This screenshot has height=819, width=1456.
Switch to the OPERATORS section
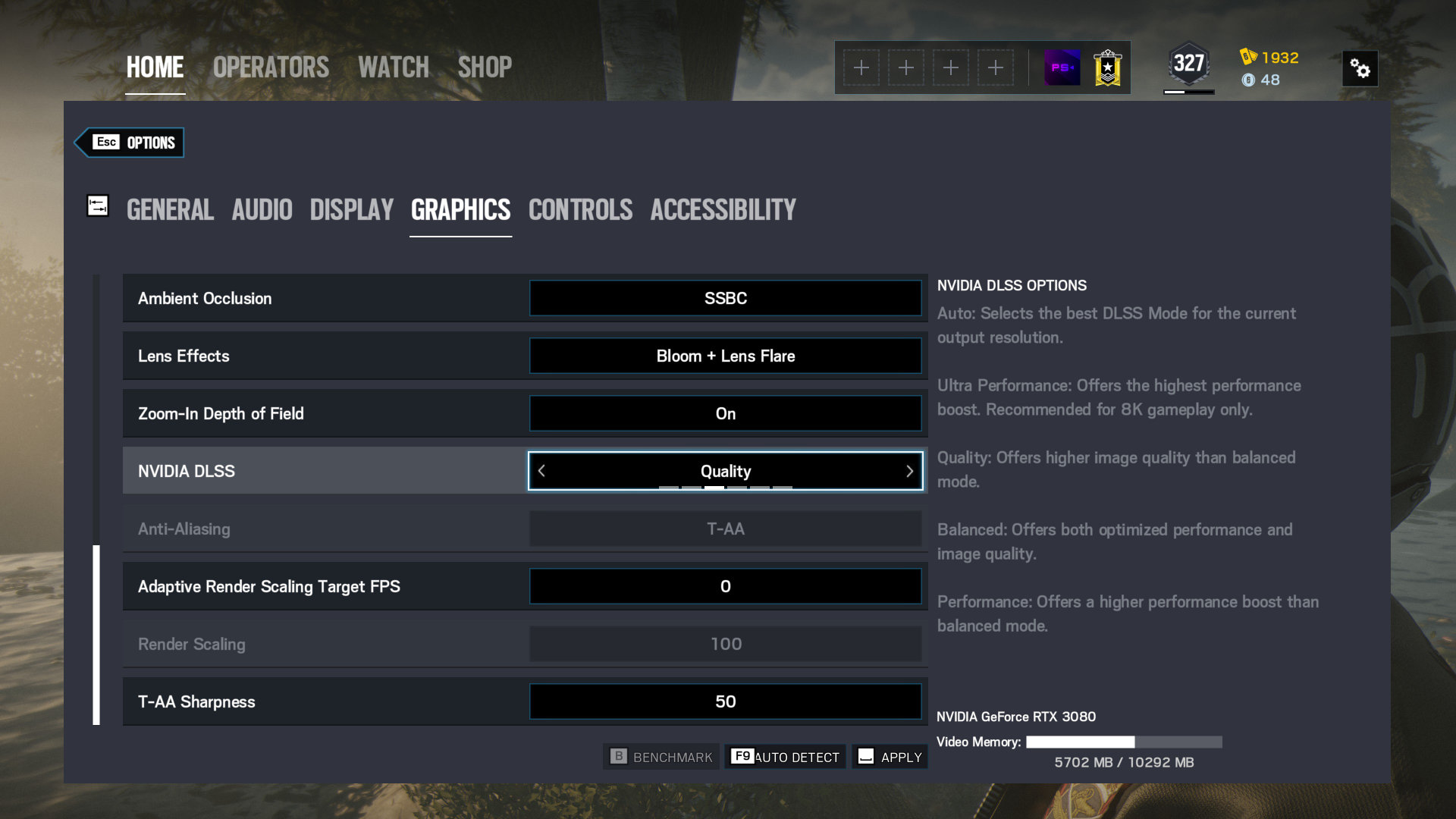point(270,67)
